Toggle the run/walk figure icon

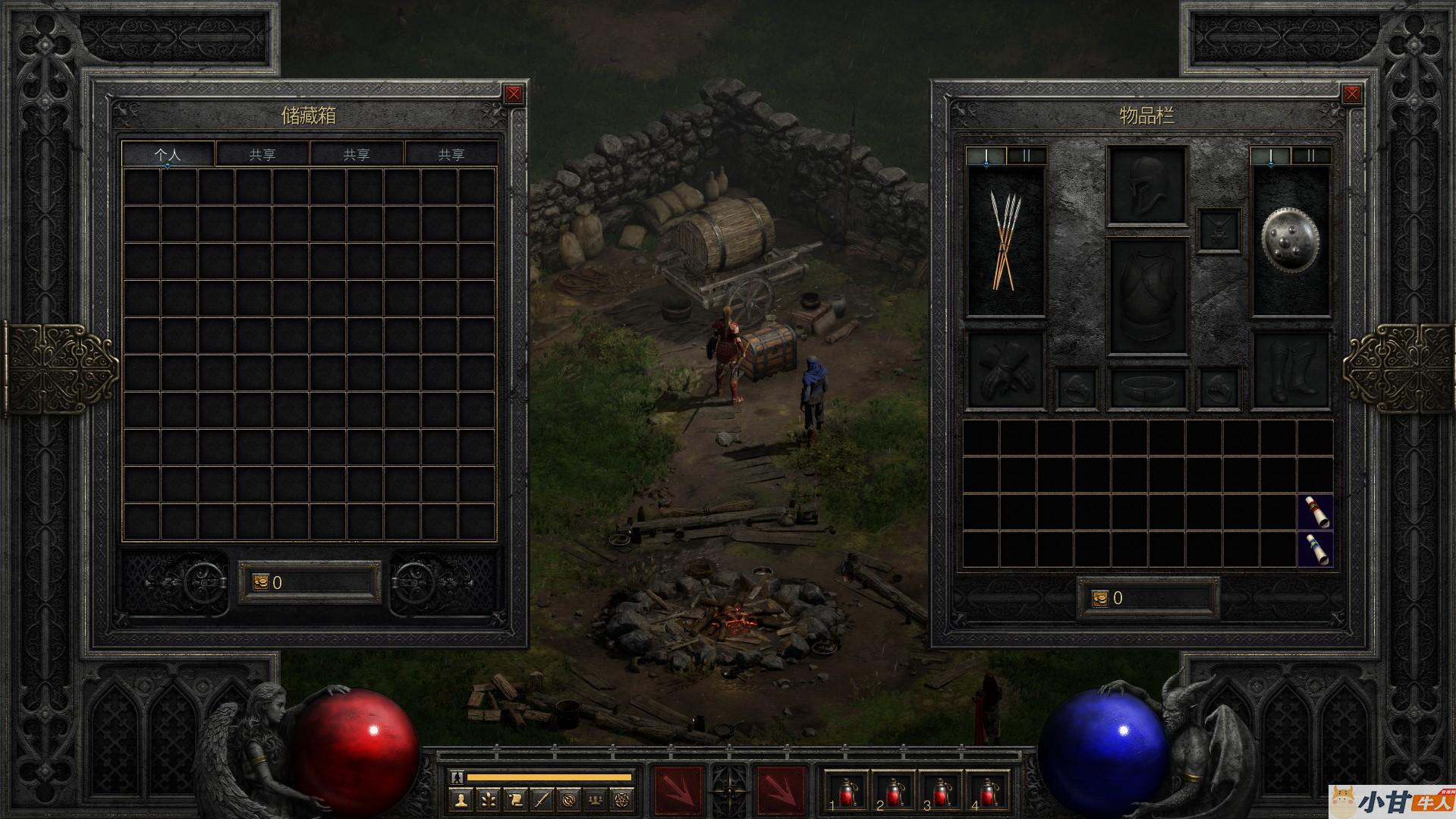(x=456, y=777)
